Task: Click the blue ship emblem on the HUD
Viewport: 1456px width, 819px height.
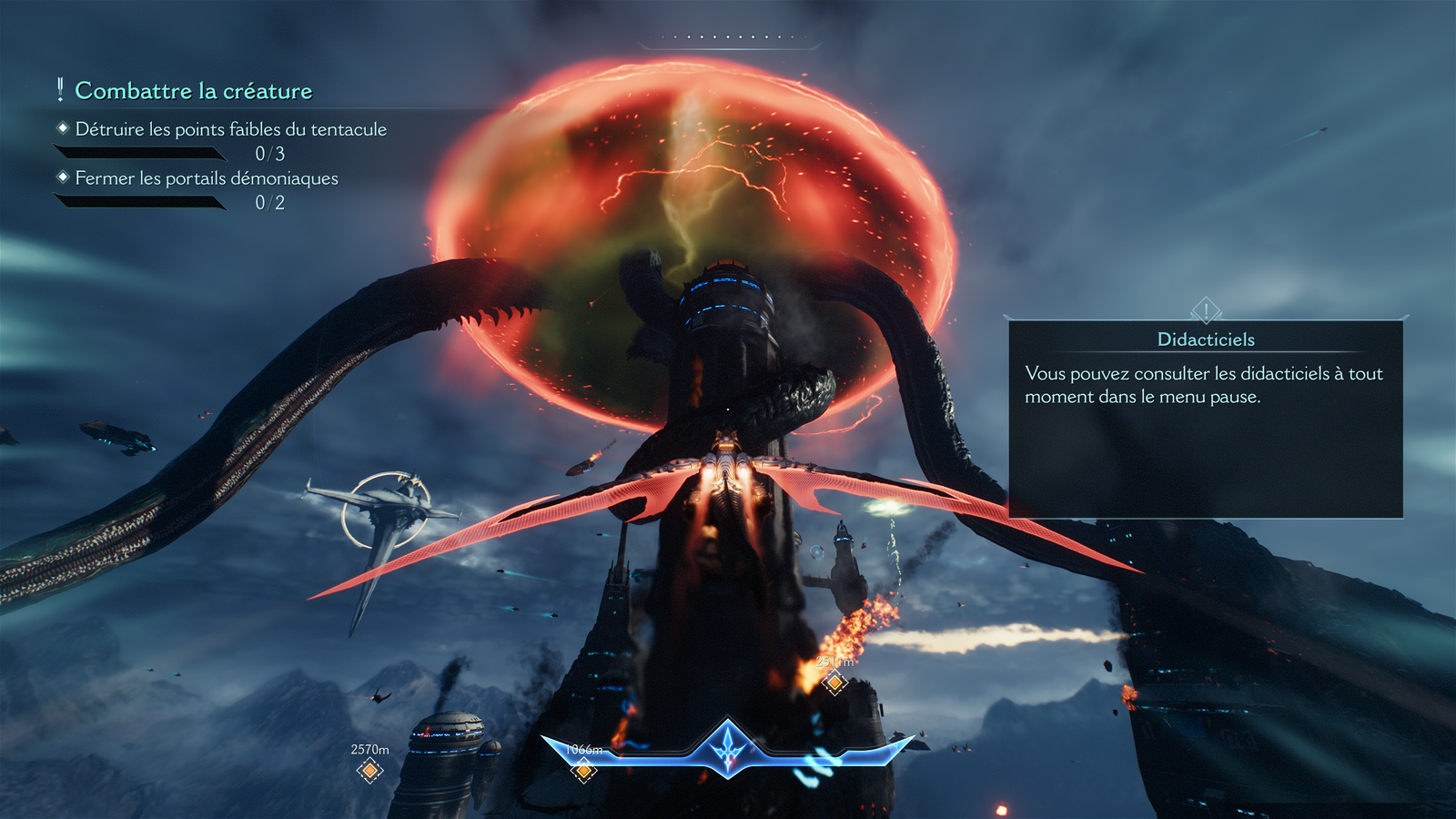Action: coord(728,748)
